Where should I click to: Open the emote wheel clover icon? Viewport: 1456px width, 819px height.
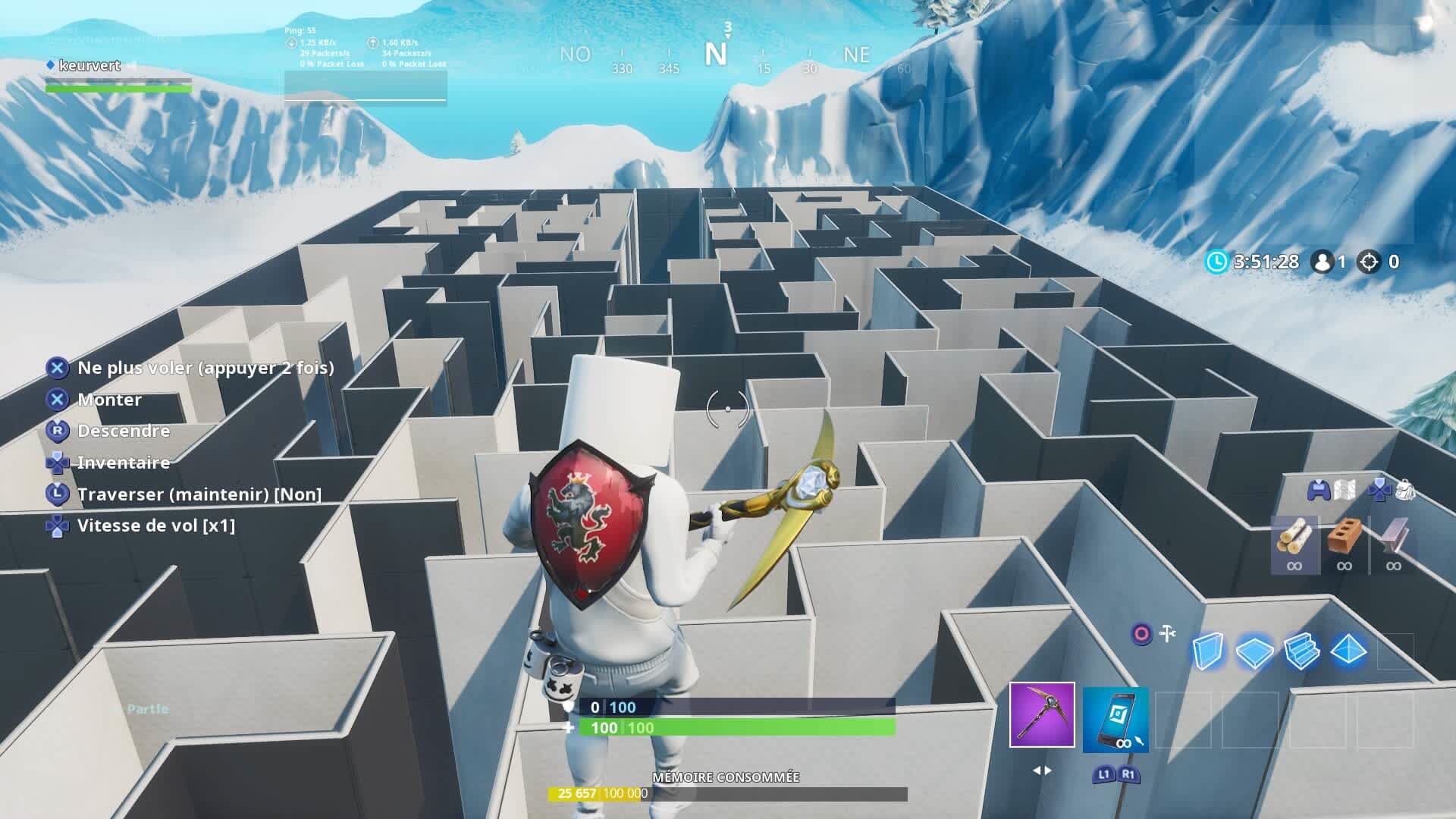pyautogui.click(x=1380, y=490)
